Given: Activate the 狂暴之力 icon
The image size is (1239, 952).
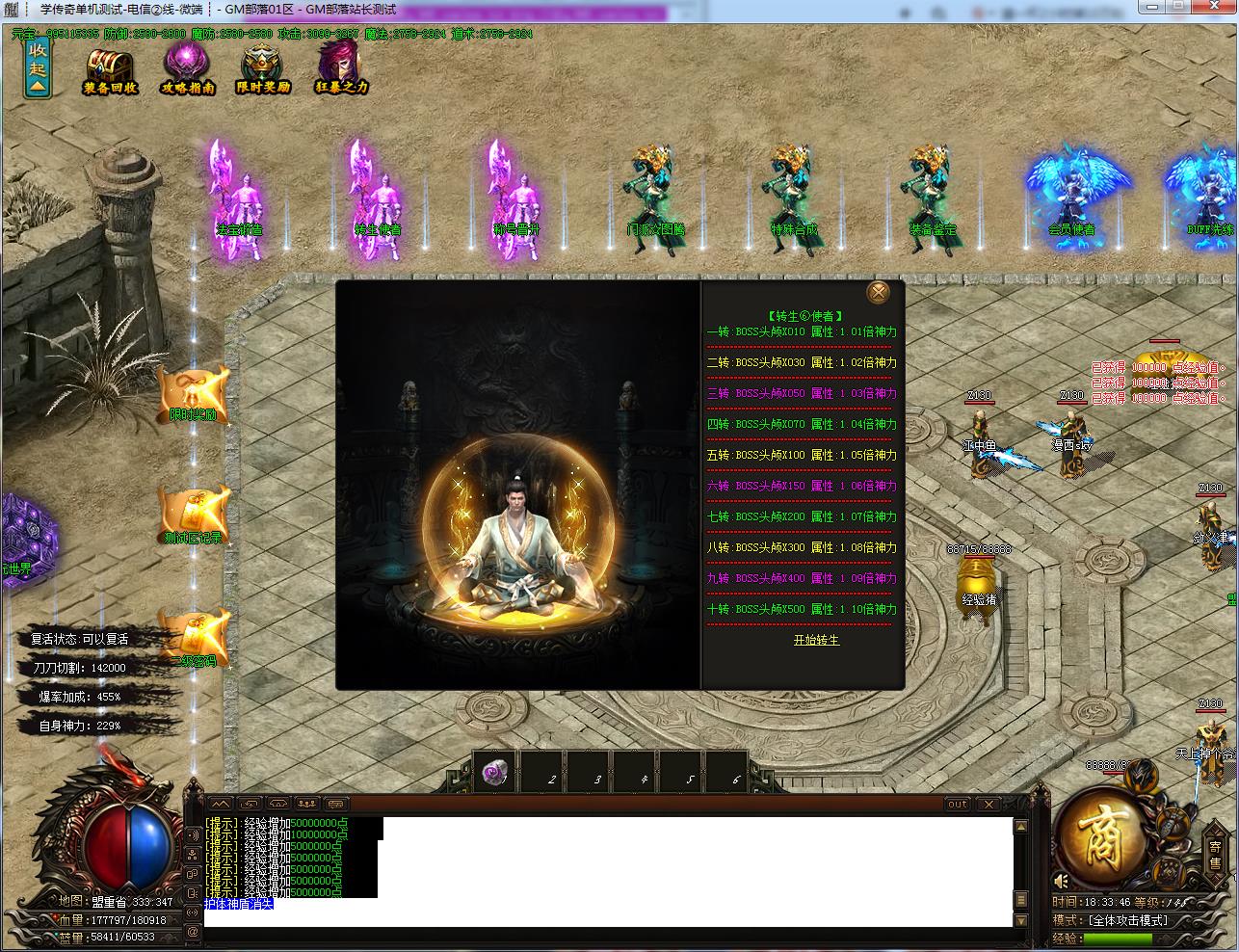Looking at the screenshot, I should (x=341, y=67).
